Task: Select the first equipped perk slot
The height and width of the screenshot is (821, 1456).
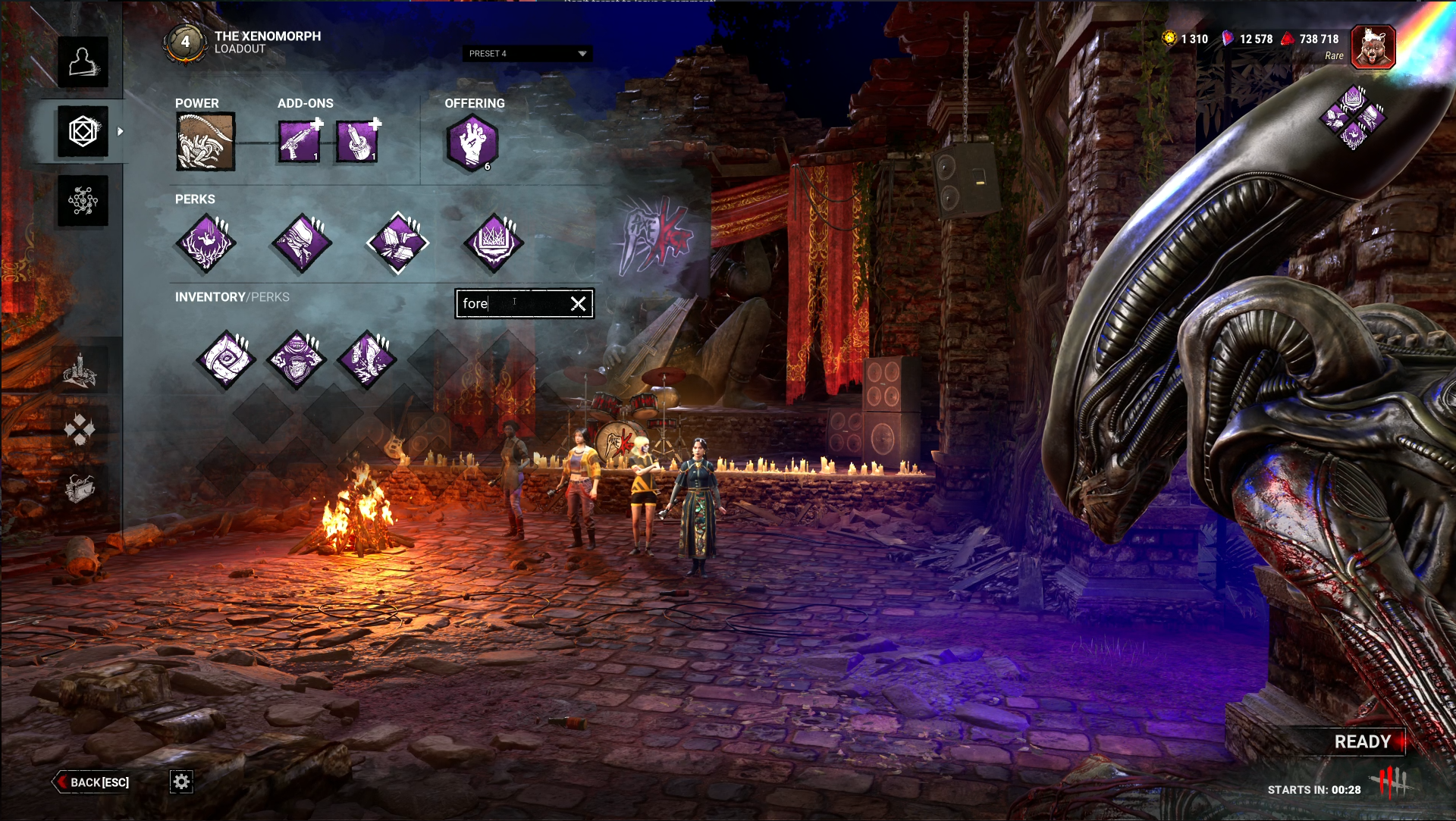Action: coord(206,243)
